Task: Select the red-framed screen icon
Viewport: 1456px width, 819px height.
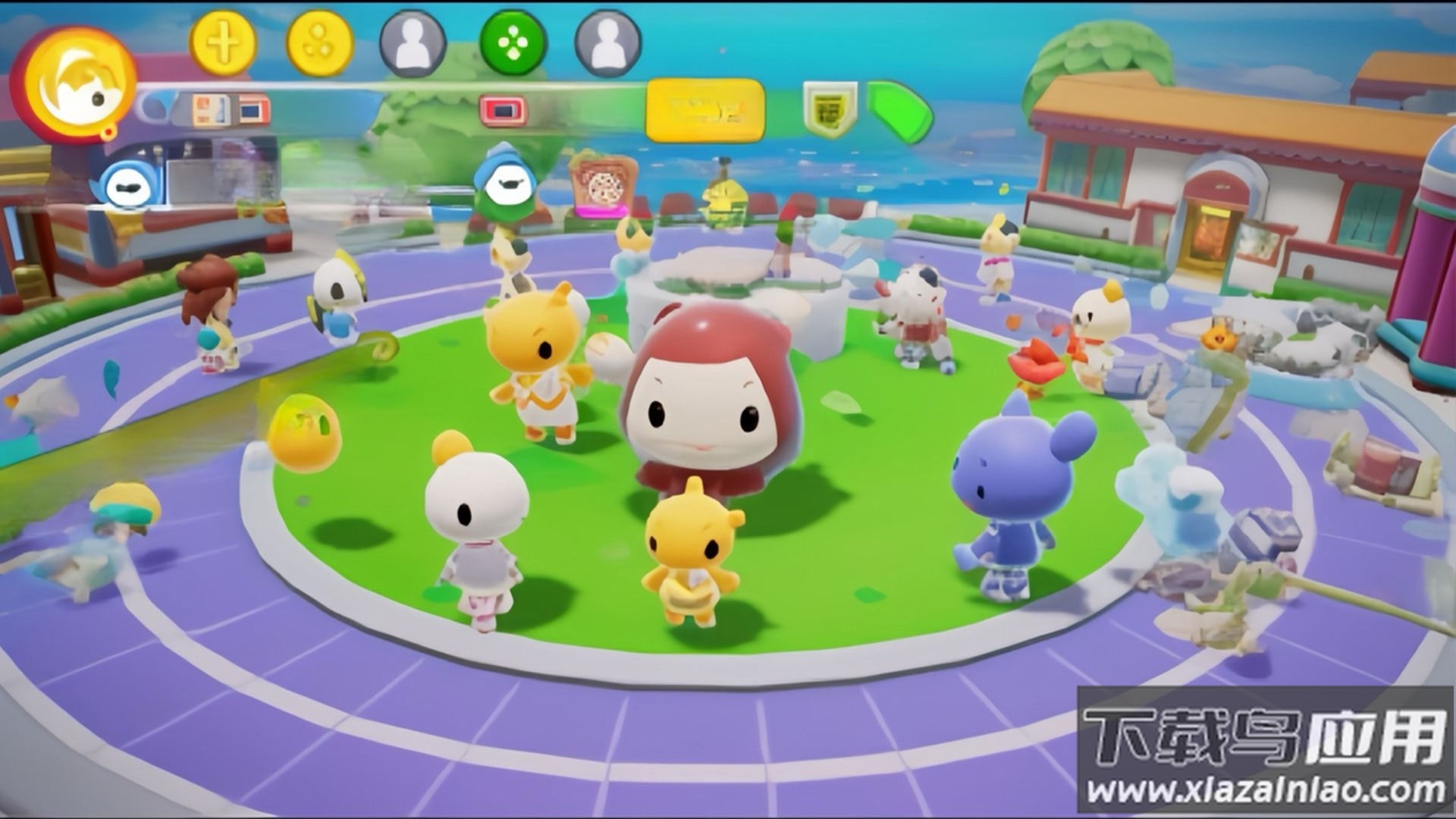Action: click(x=503, y=111)
